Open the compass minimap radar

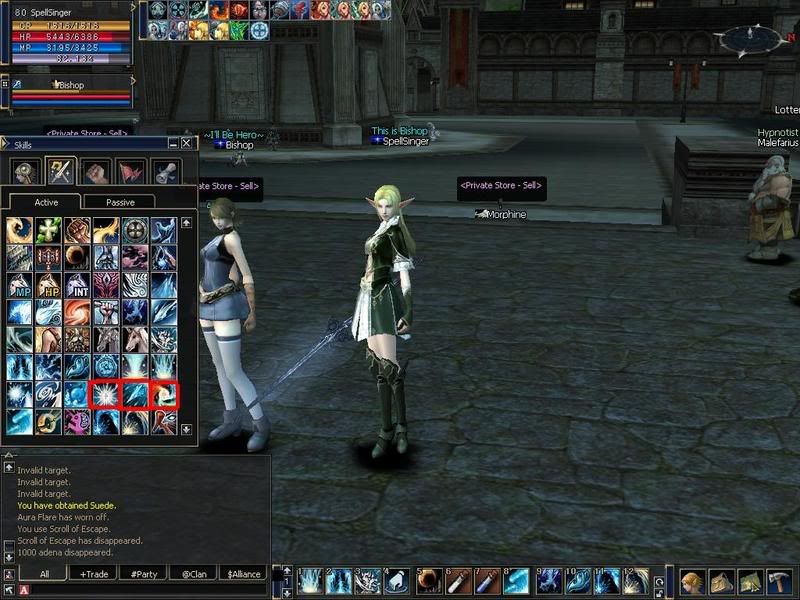pos(752,40)
